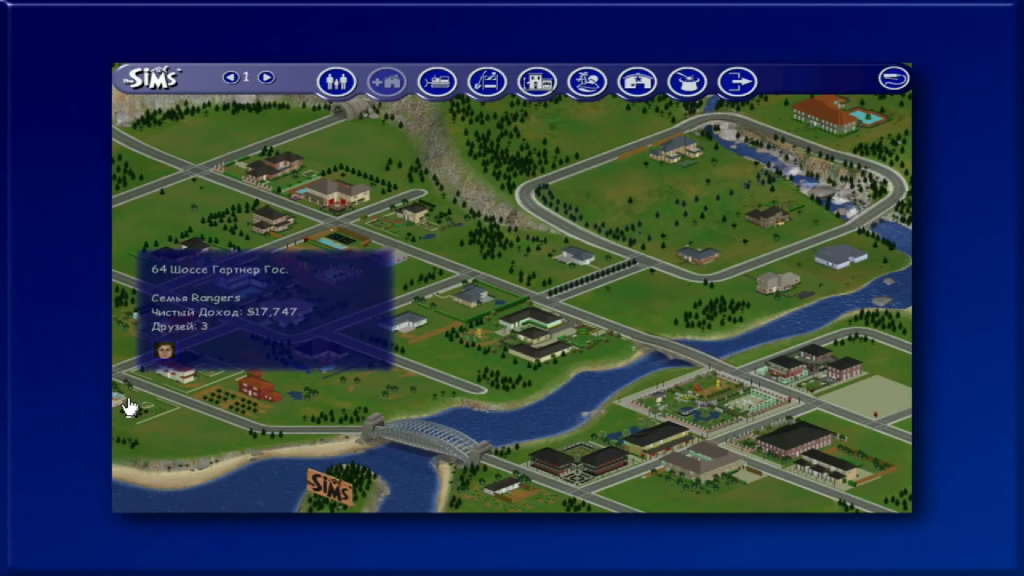Viewport: 1024px width, 576px height.
Task: Select the bulldozer icon in the toolbar
Action: pos(437,82)
